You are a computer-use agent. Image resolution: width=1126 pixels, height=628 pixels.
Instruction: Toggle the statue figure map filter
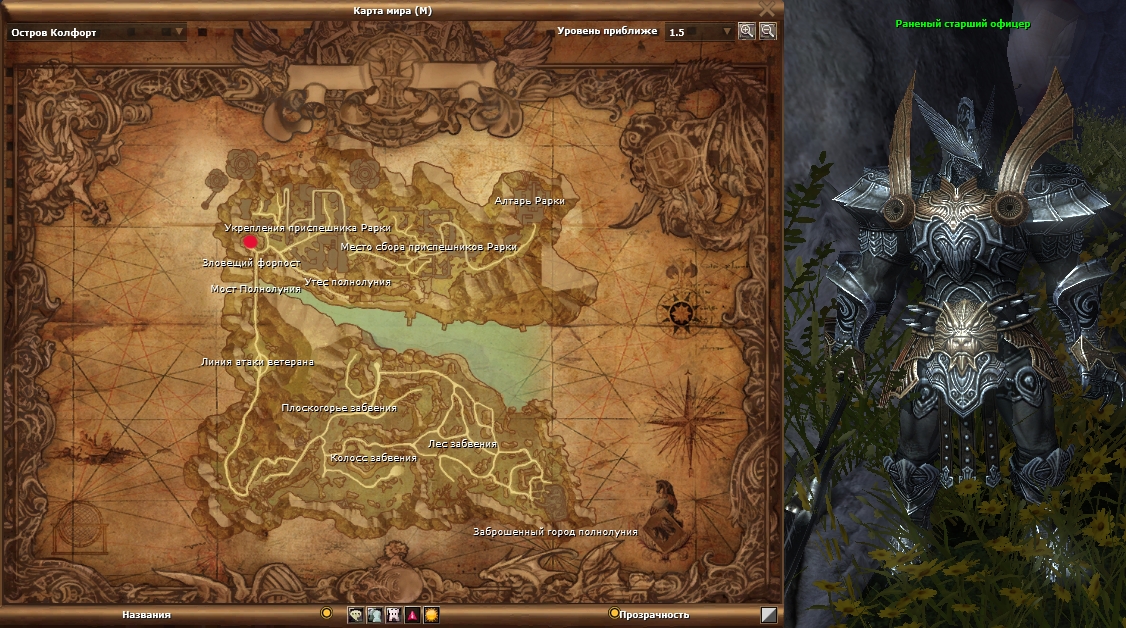(374, 615)
